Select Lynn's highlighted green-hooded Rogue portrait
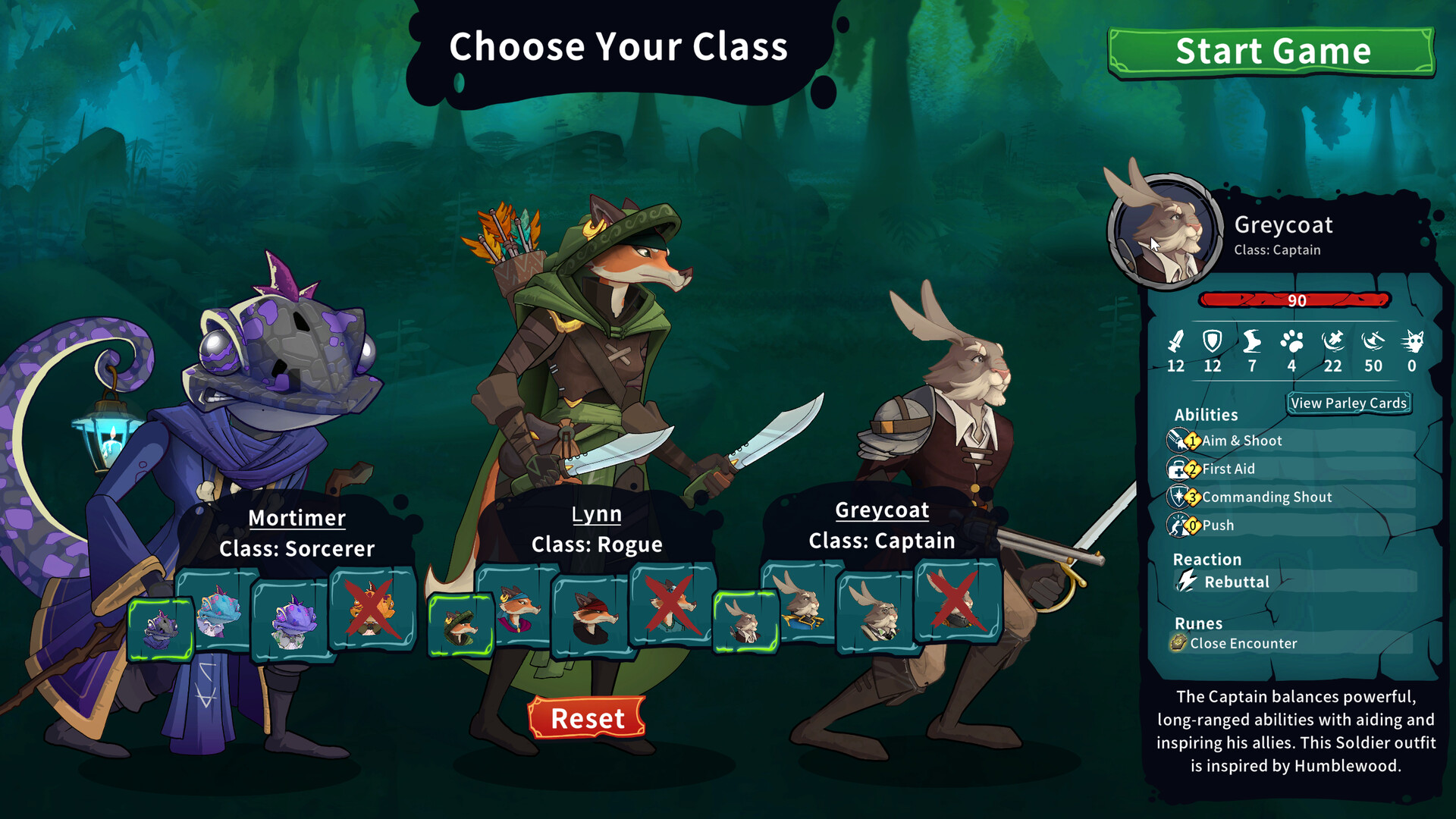Viewport: 1456px width, 819px height. [460, 625]
